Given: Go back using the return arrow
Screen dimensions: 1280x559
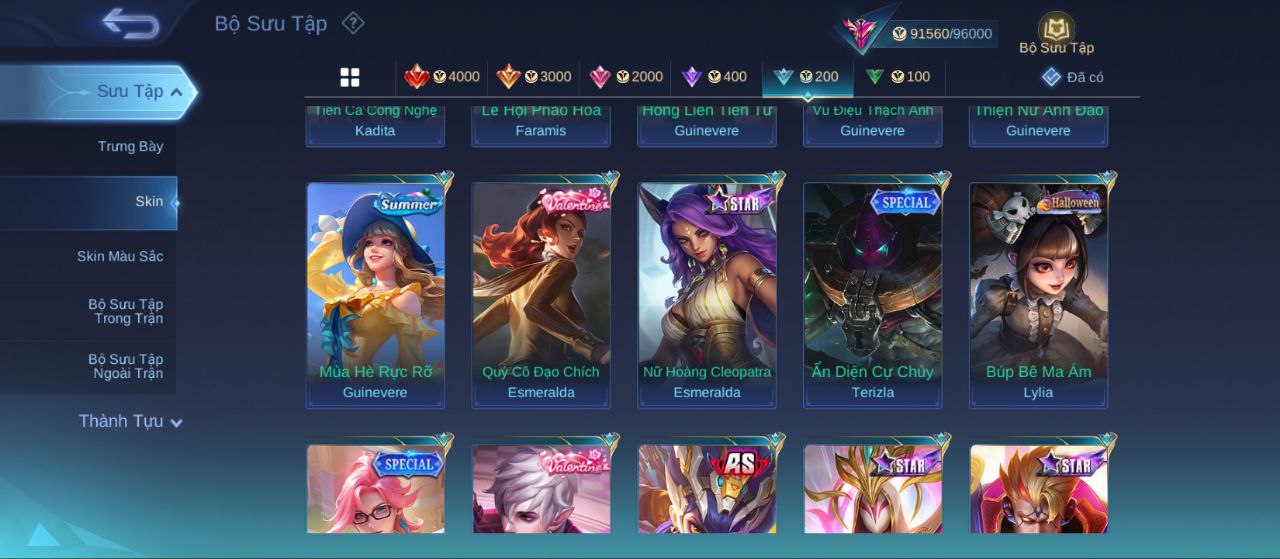Looking at the screenshot, I should pyautogui.click(x=131, y=24).
